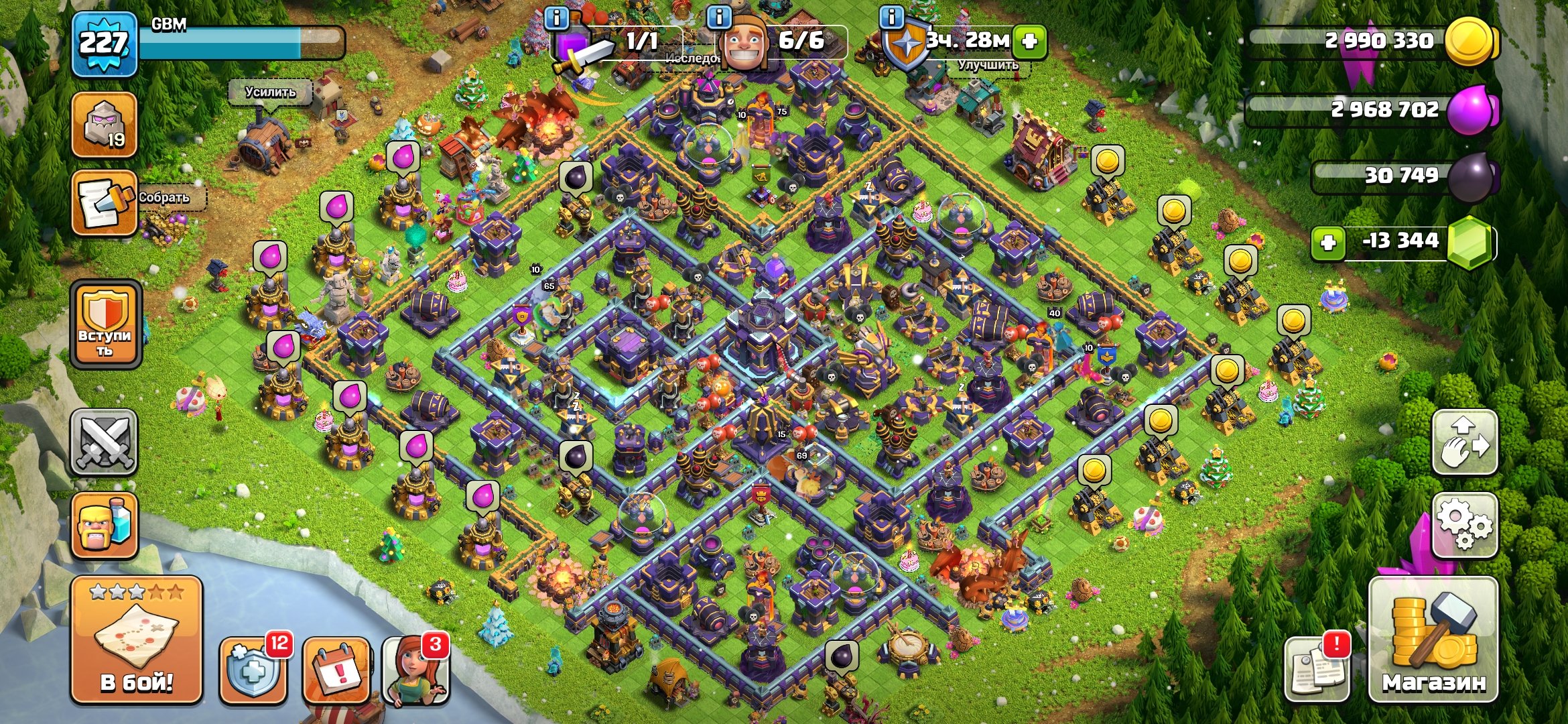Open the shield-plus icon with 12 badge
The width and height of the screenshot is (1568, 724).
pos(253,669)
